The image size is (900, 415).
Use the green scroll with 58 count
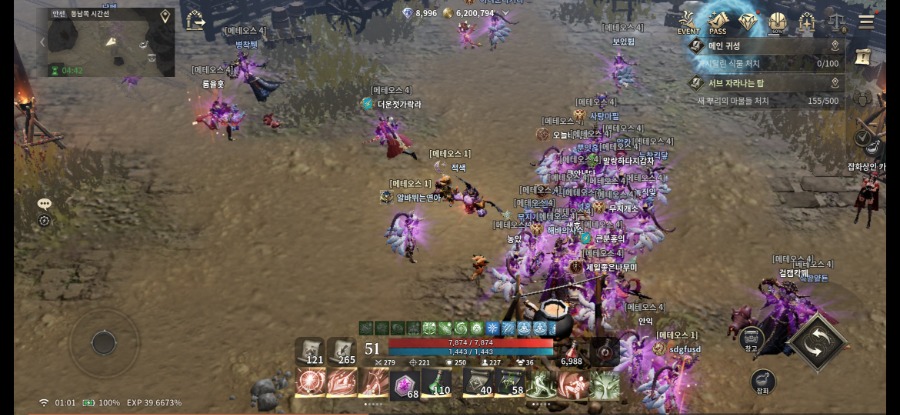tap(510, 382)
